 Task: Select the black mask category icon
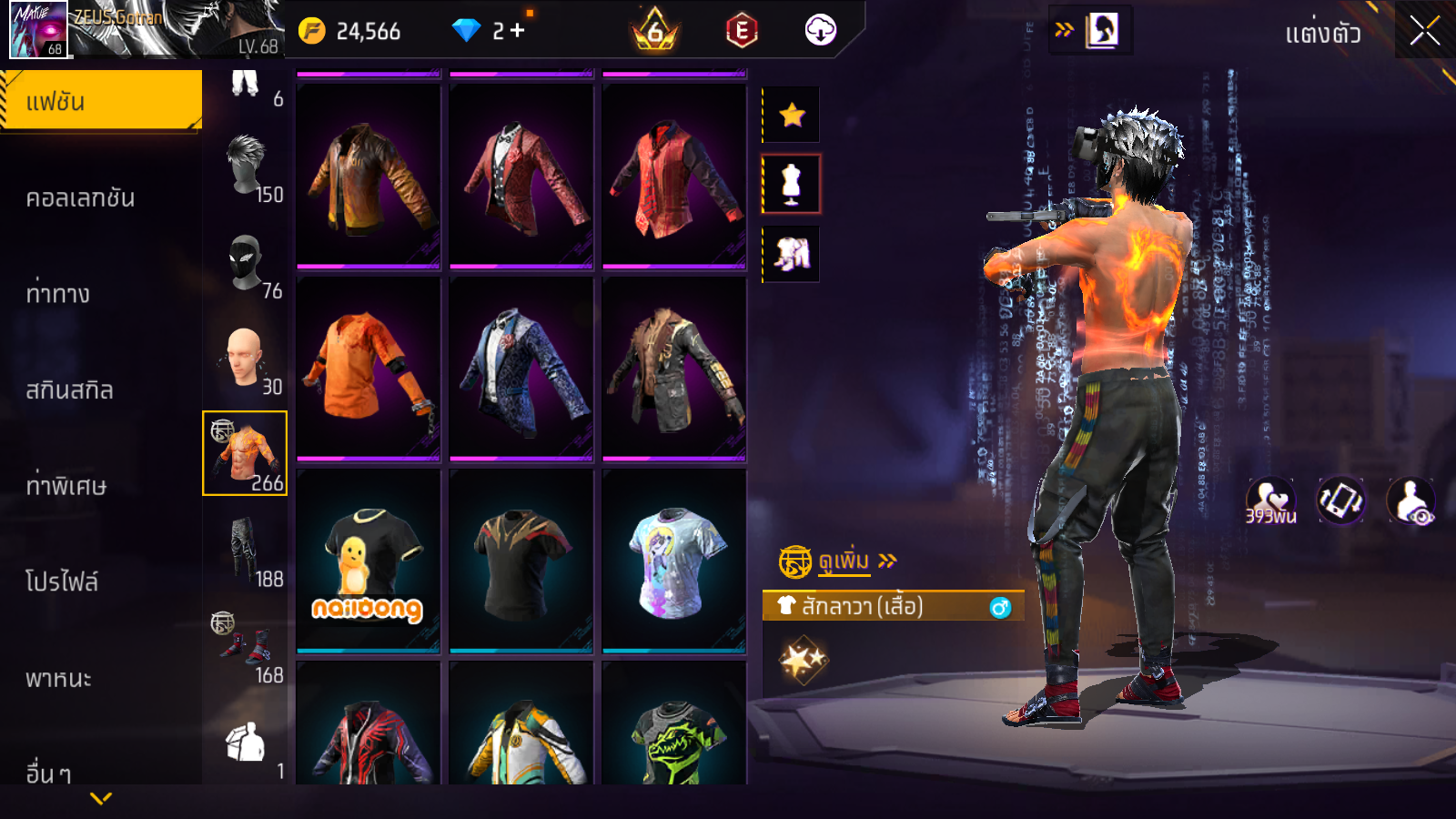click(246, 263)
